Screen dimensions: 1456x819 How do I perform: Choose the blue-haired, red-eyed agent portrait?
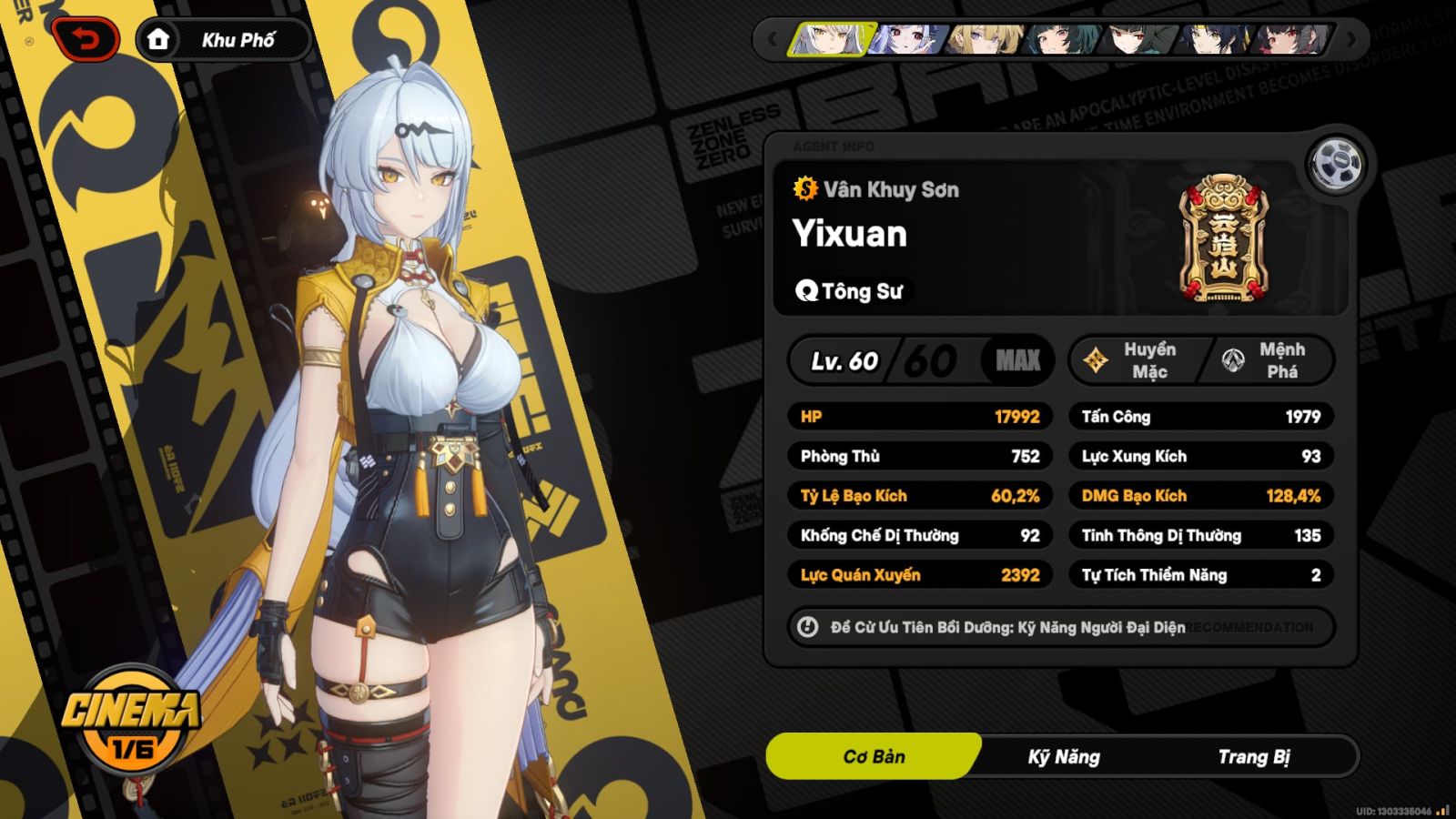(906, 40)
